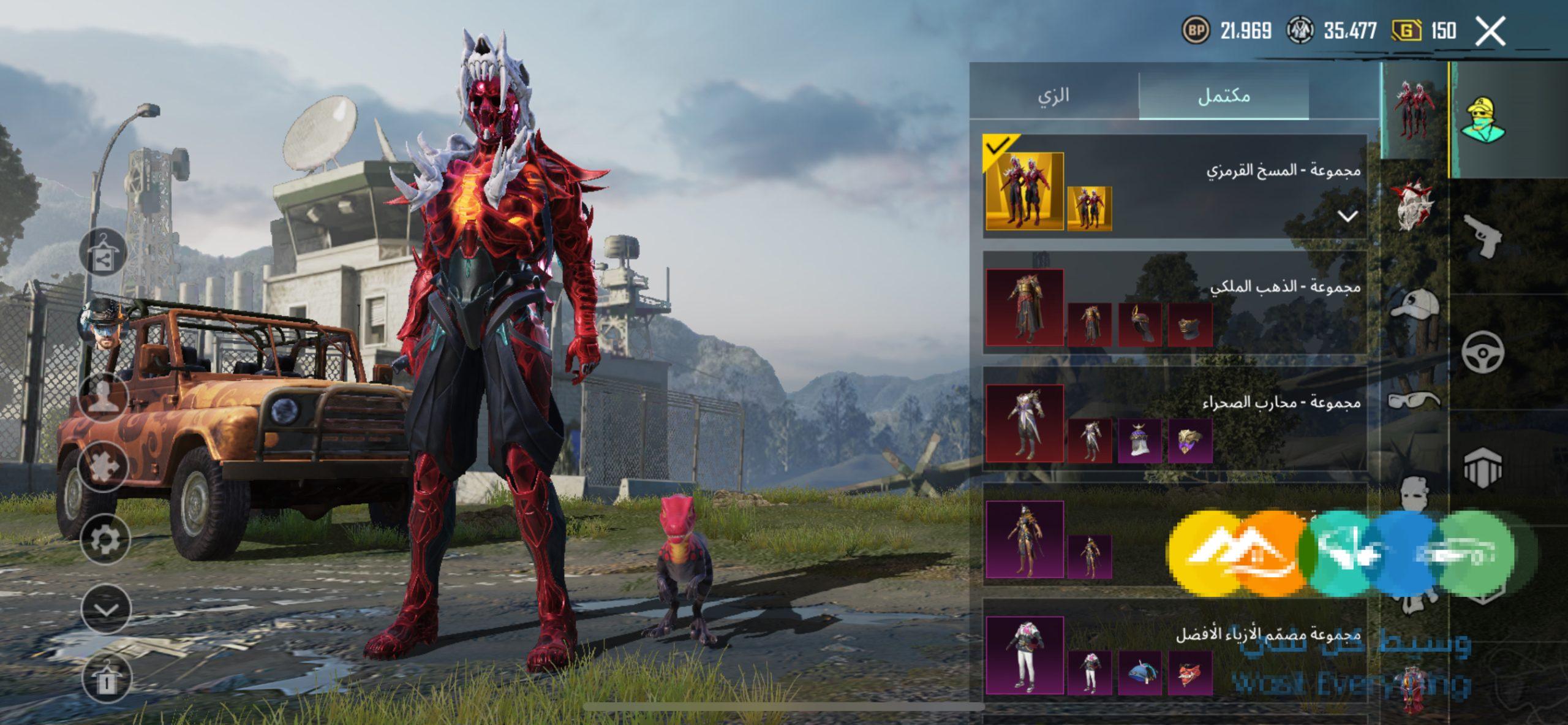Tap the puzzle piece button
Image resolution: width=1568 pixels, height=725 pixels.
click(103, 466)
